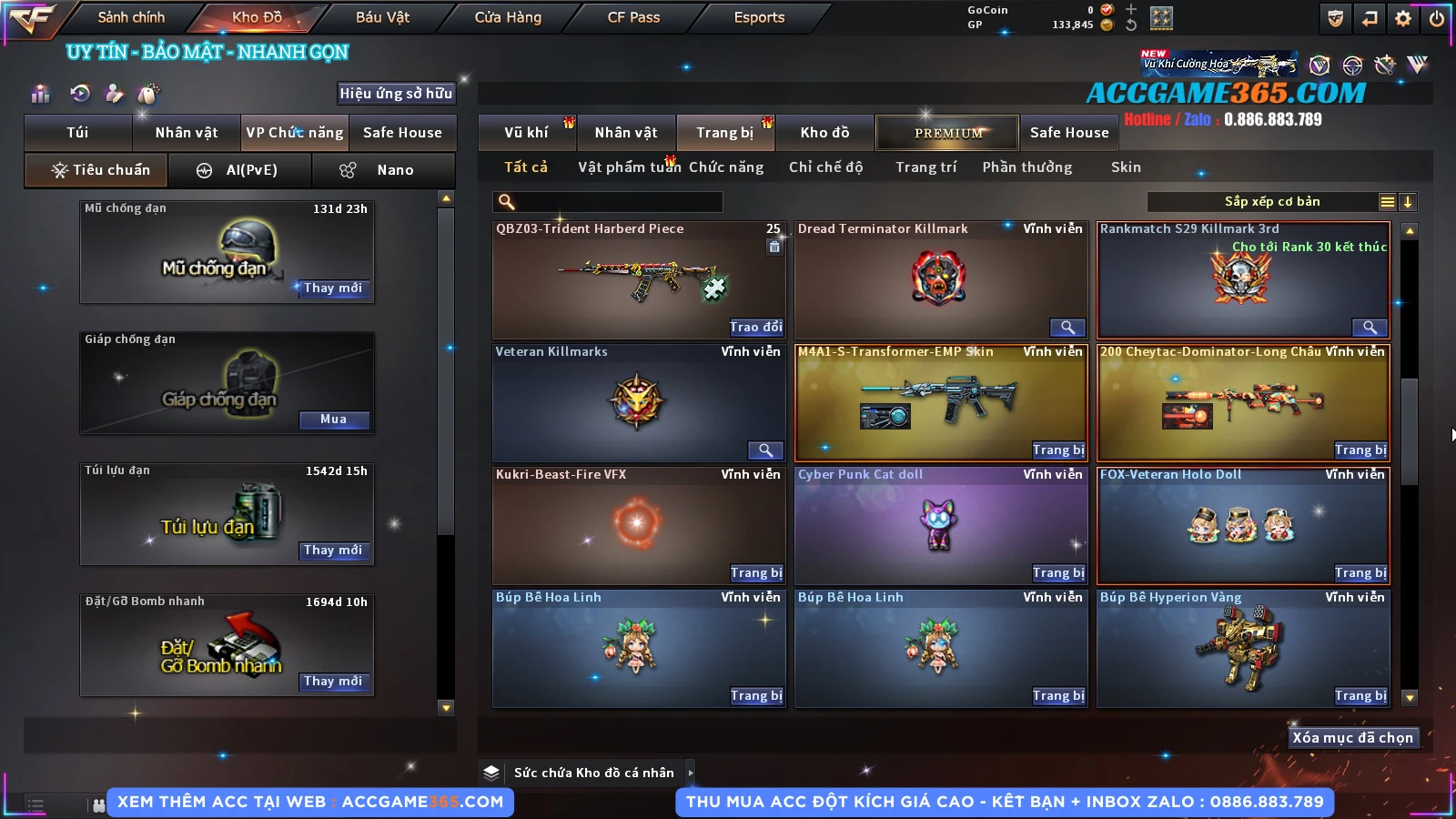Equip the Cyber Punk Cat doll
The height and width of the screenshot is (819, 1456).
coord(1058,573)
